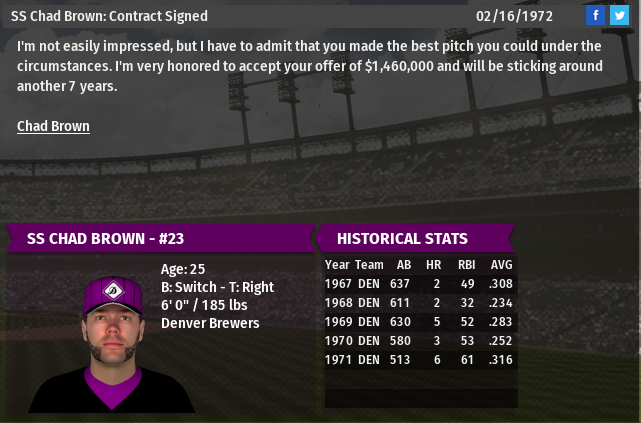Screen dimensions: 641x423
Task: Share the news on Twitter
Action: [619, 15]
